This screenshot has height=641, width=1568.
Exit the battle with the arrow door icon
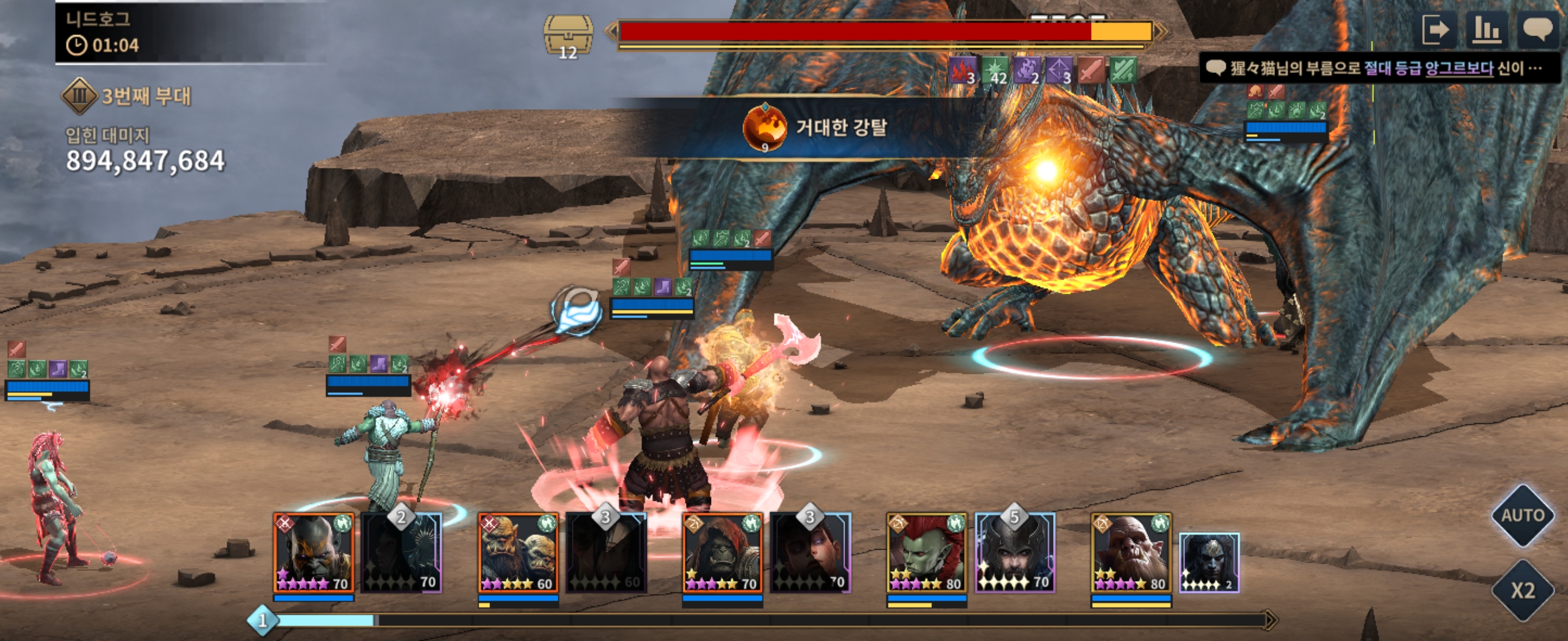click(x=1437, y=30)
